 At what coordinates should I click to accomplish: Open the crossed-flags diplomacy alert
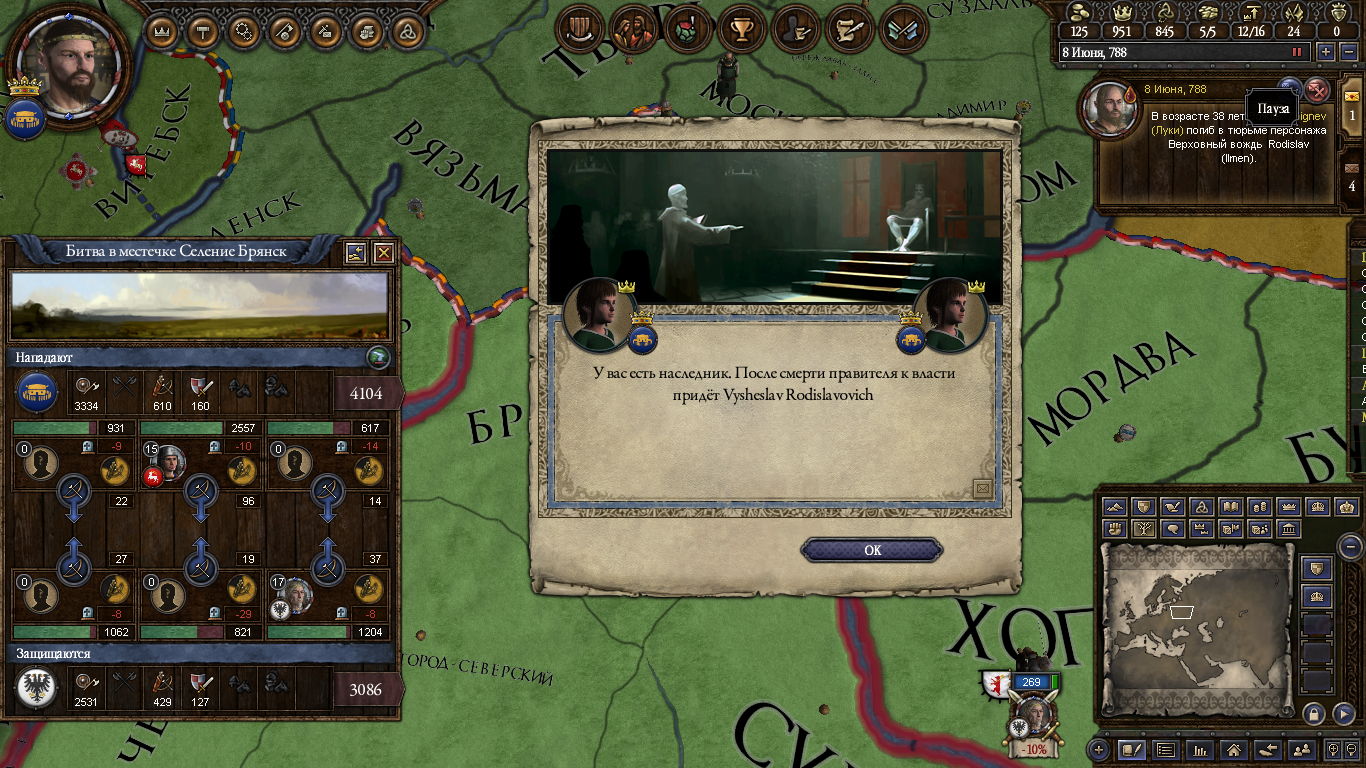[x=904, y=30]
